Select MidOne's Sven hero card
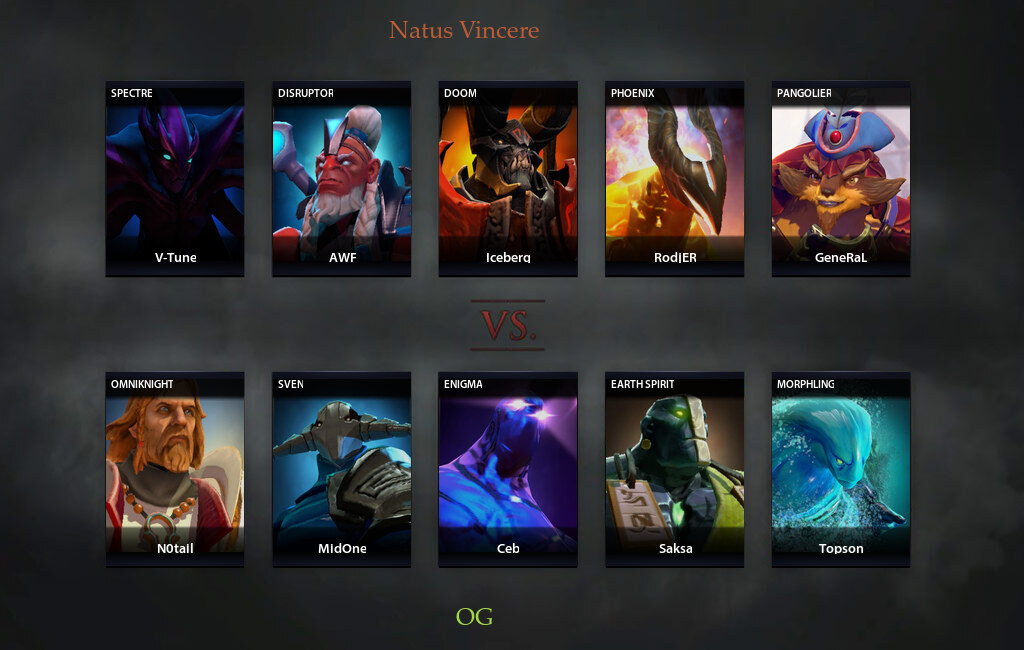 coord(342,469)
